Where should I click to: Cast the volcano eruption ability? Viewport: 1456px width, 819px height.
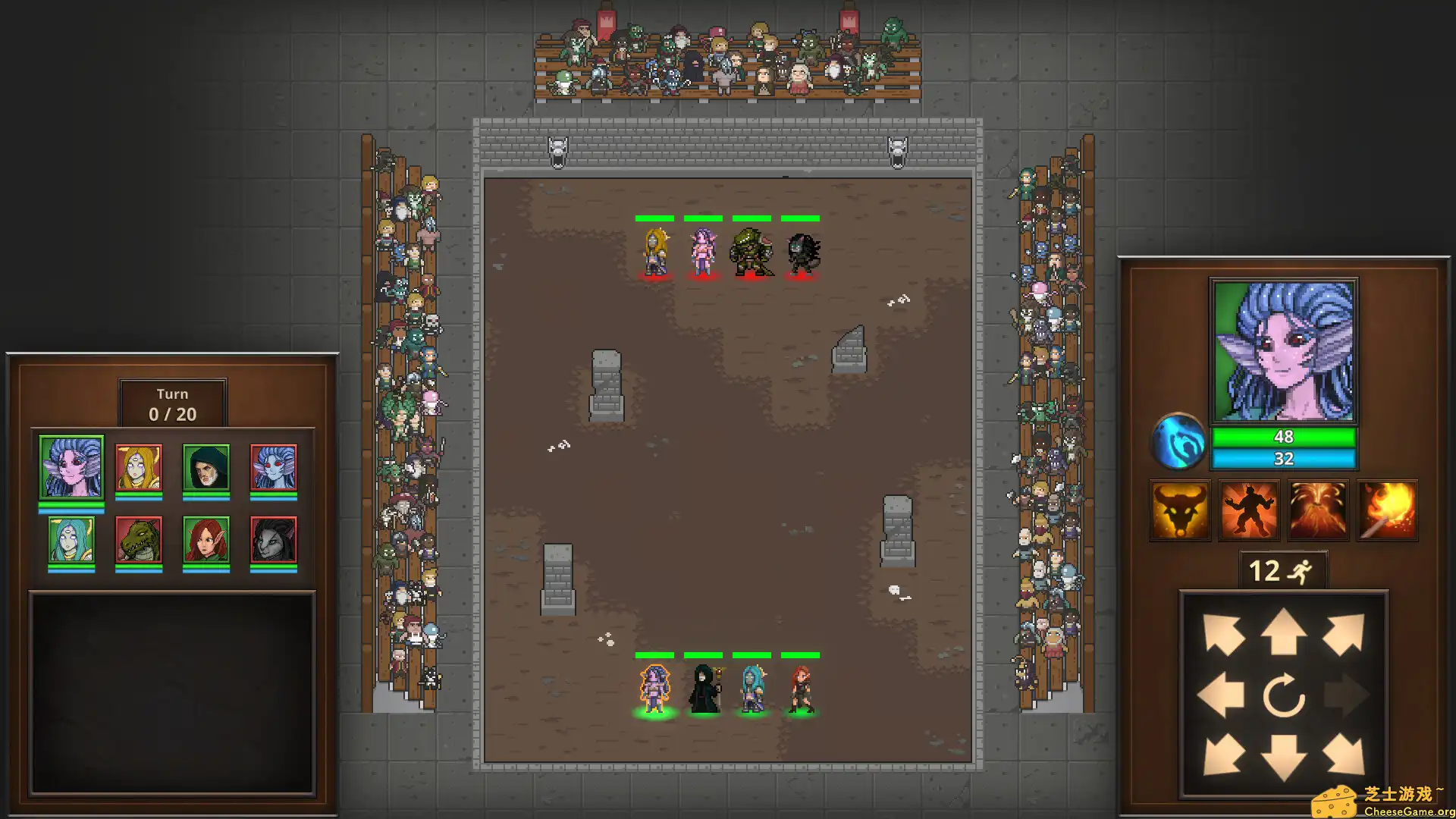pos(1317,509)
